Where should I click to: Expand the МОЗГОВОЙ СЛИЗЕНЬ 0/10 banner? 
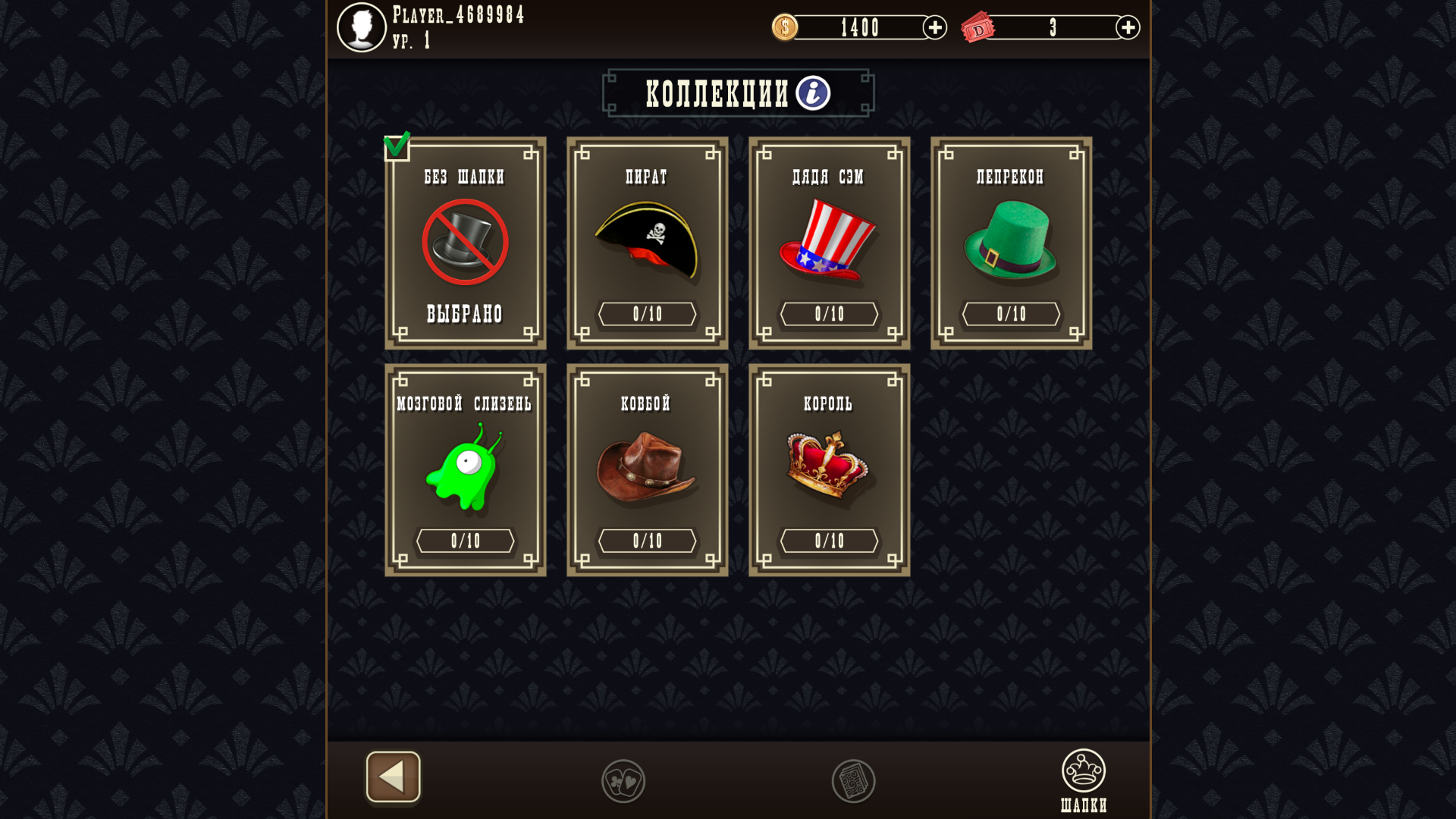pyautogui.click(x=465, y=540)
